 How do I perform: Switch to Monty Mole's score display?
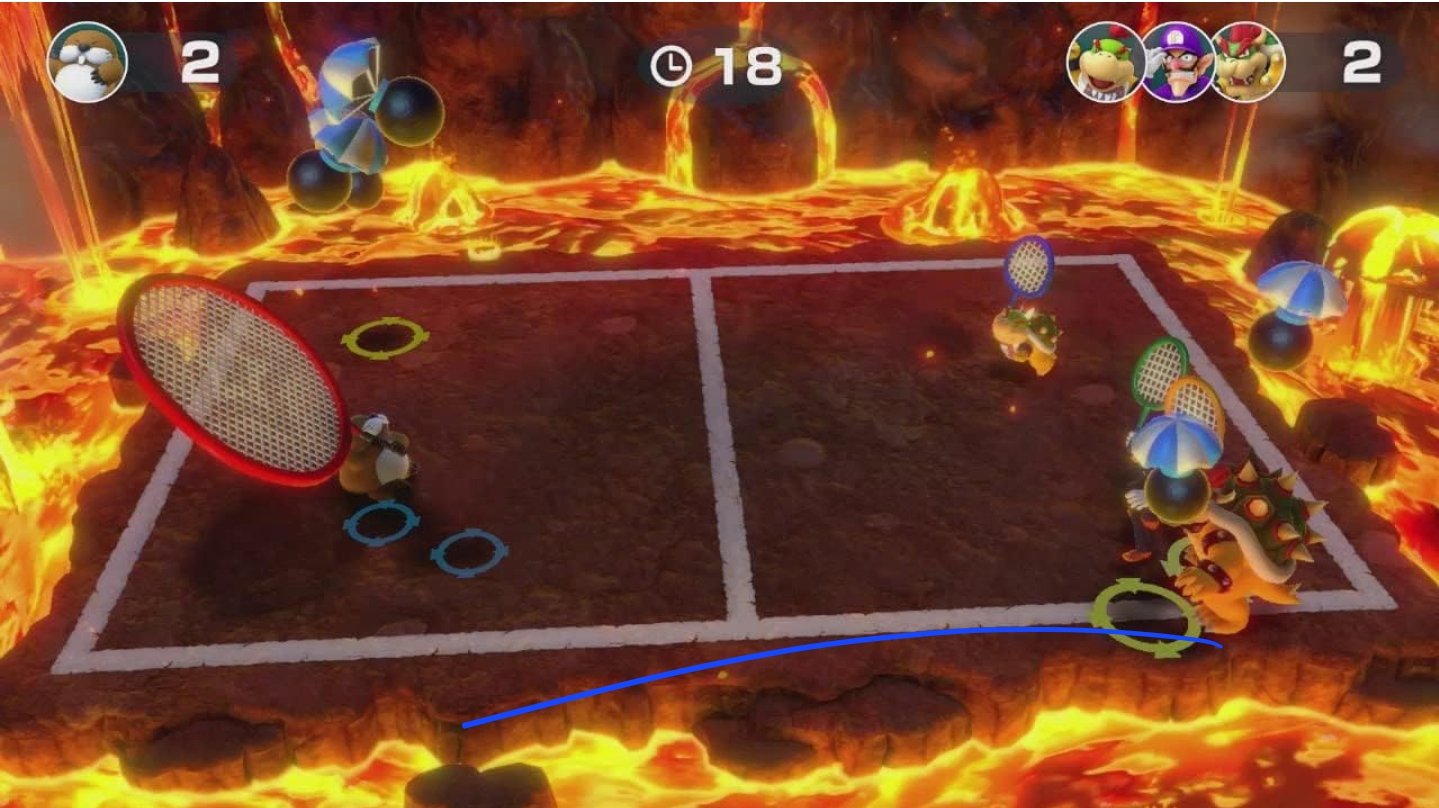click(x=203, y=62)
